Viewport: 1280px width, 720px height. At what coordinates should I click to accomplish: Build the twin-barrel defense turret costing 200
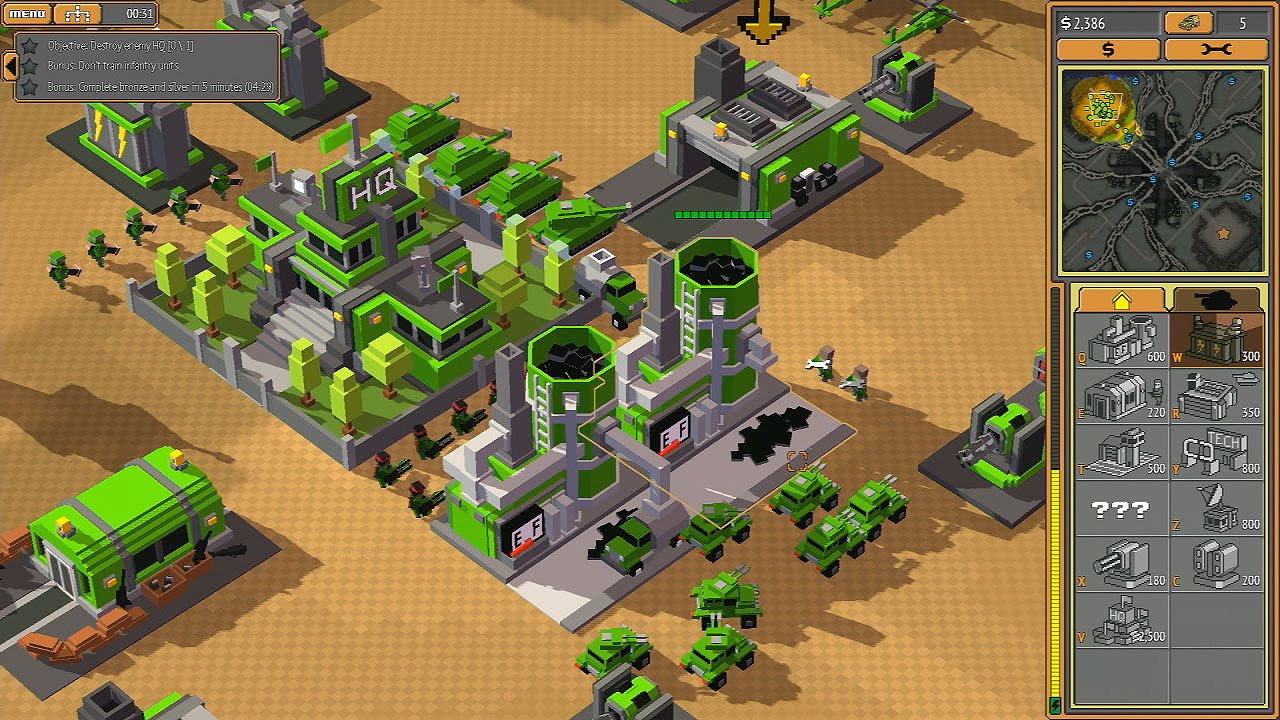coord(1216,566)
